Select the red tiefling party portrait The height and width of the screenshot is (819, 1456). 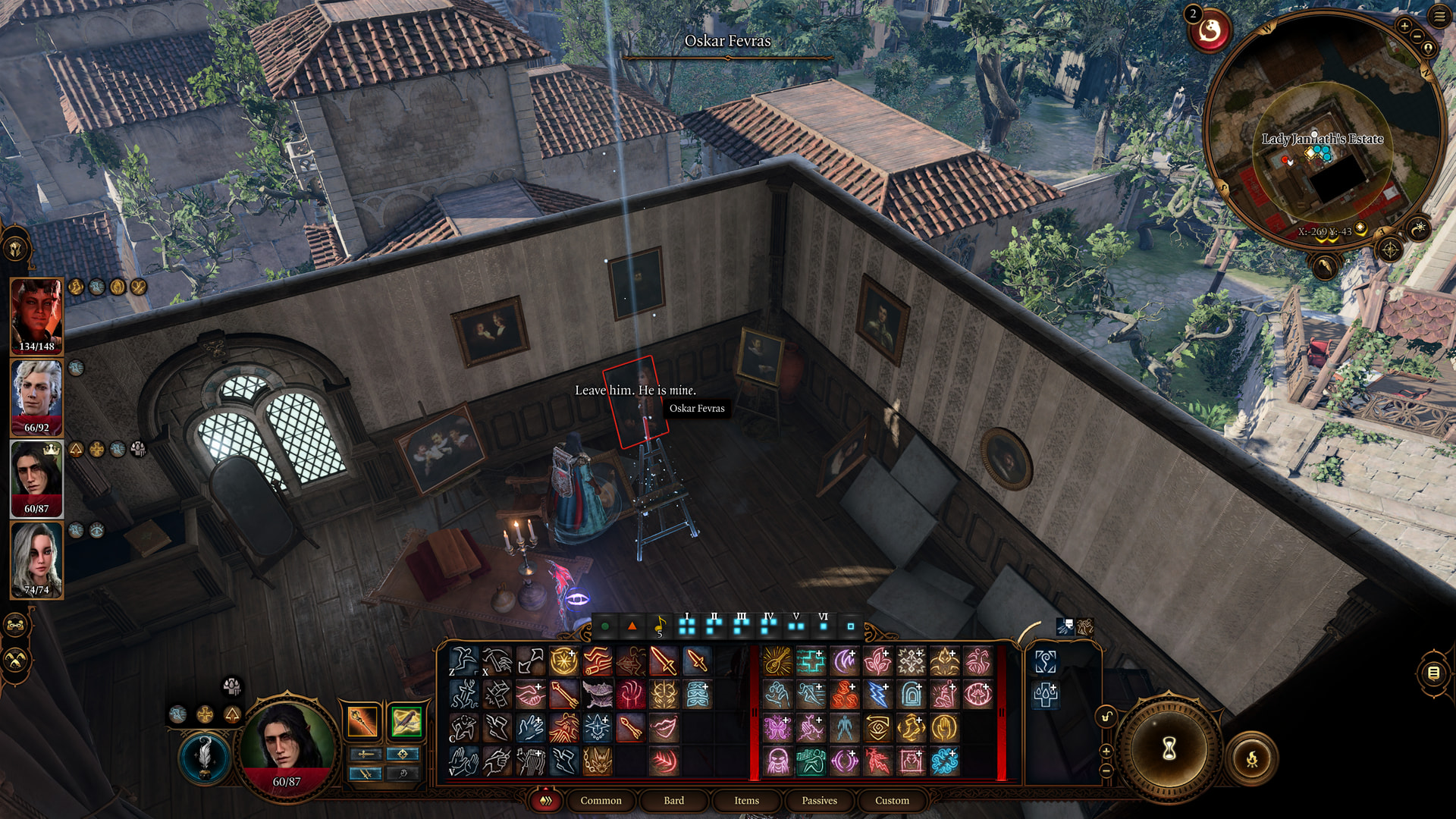(36, 315)
